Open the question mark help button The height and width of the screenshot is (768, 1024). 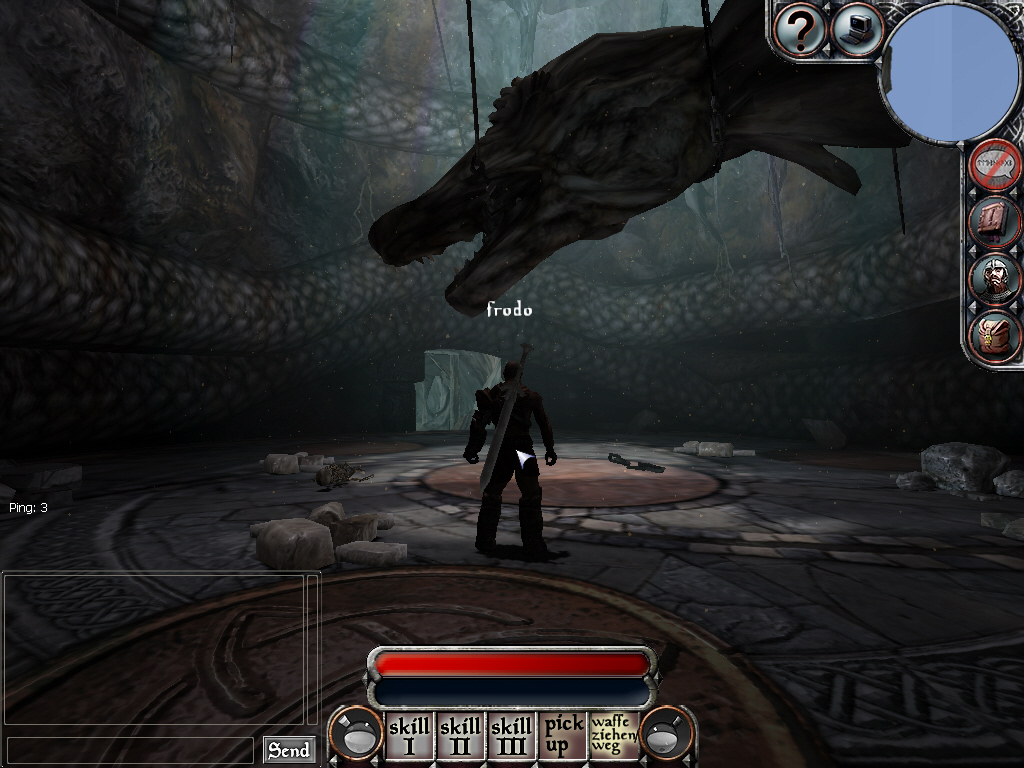point(800,30)
